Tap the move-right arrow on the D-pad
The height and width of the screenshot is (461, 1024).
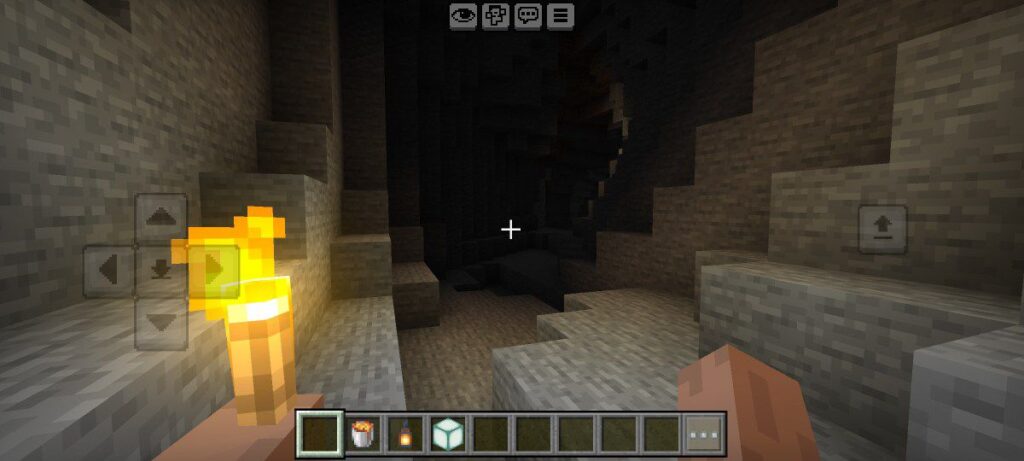(213, 270)
